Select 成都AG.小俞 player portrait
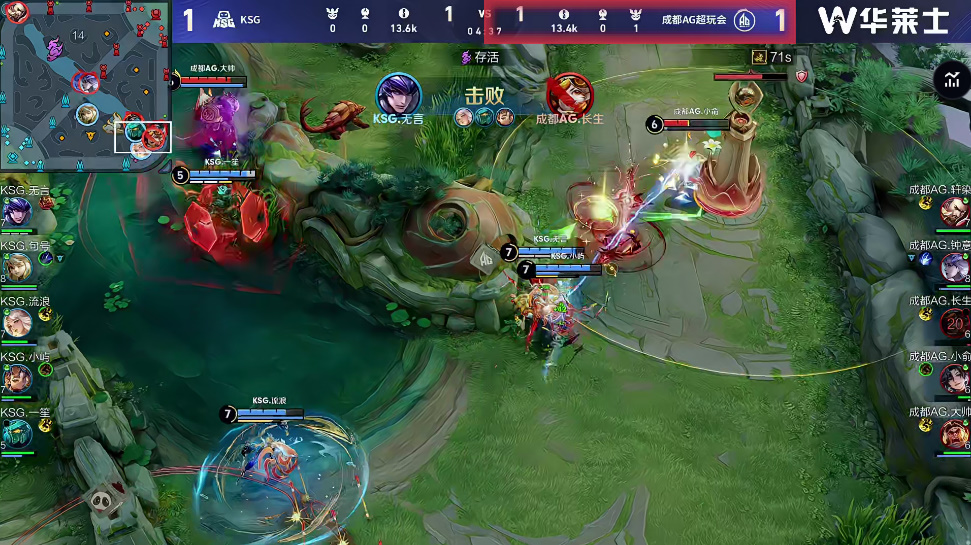The image size is (971, 545). pyautogui.click(x=954, y=378)
